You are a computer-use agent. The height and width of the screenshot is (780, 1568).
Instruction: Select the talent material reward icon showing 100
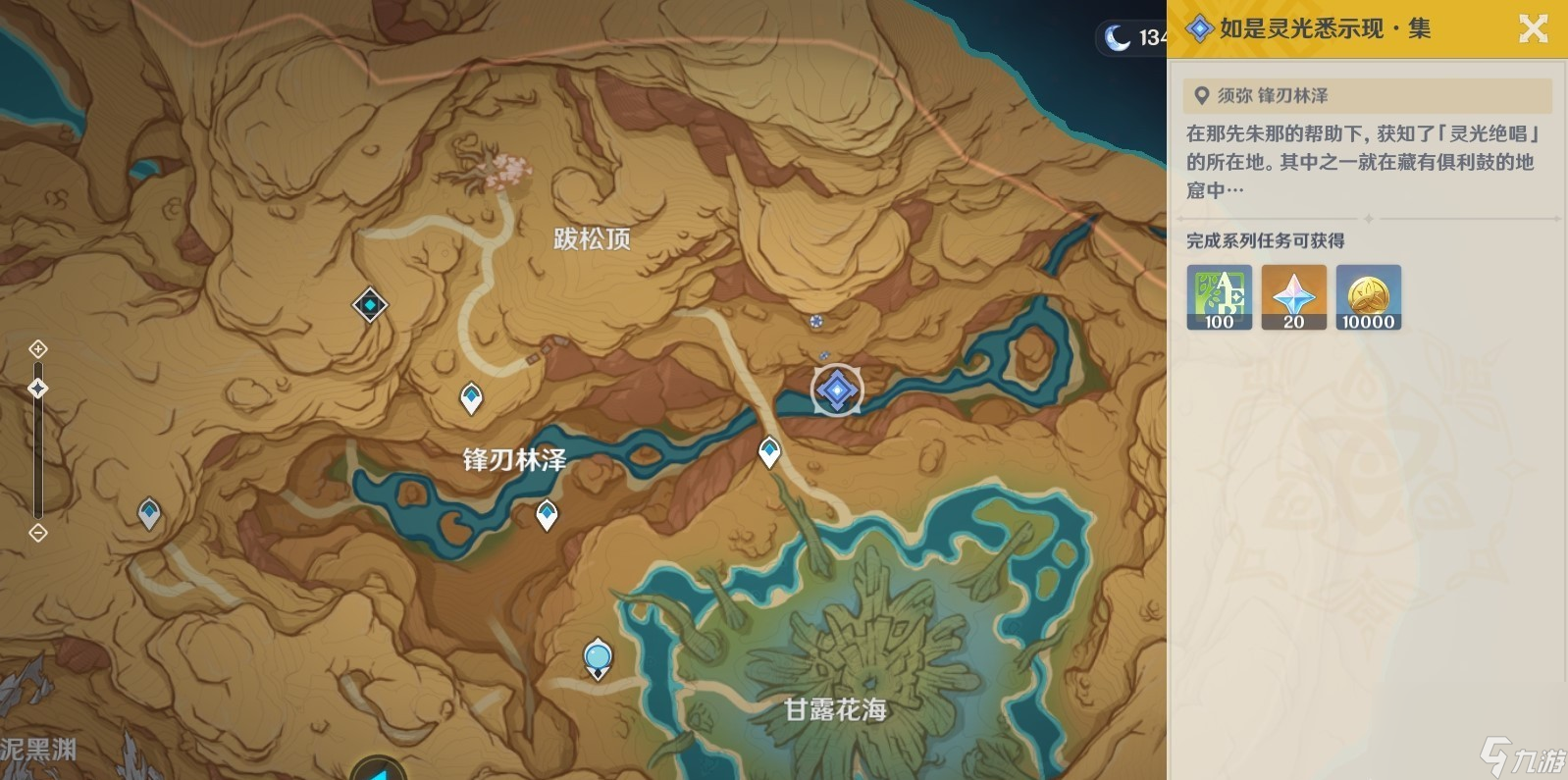[1219, 298]
